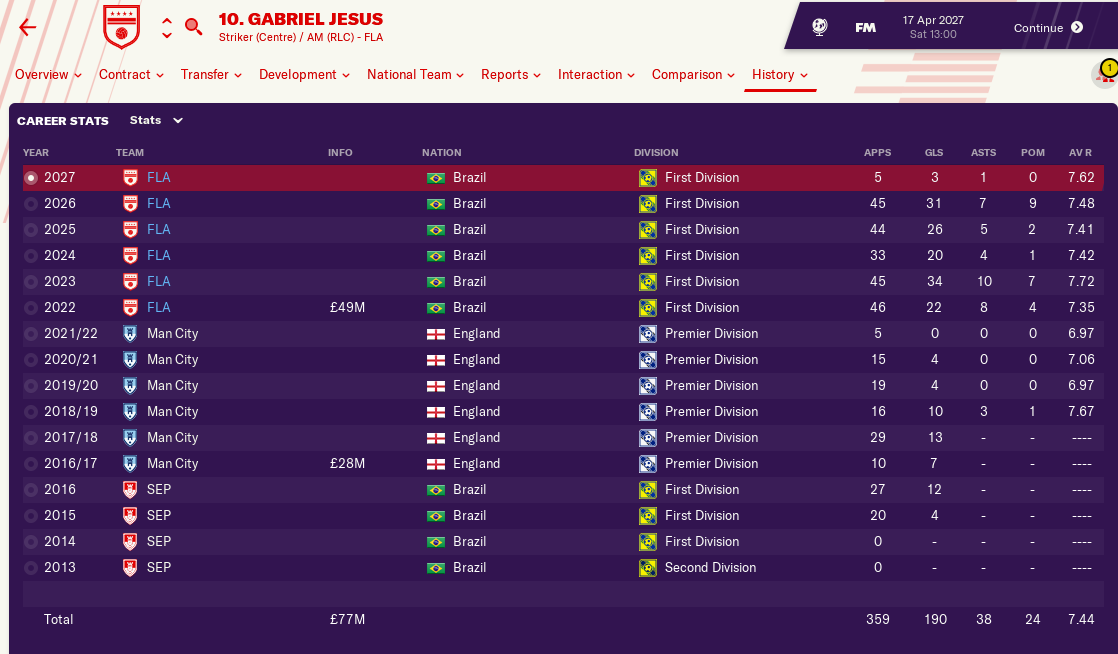The height and width of the screenshot is (654, 1118).
Task: Show the Development menu
Action: tap(304, 75)
